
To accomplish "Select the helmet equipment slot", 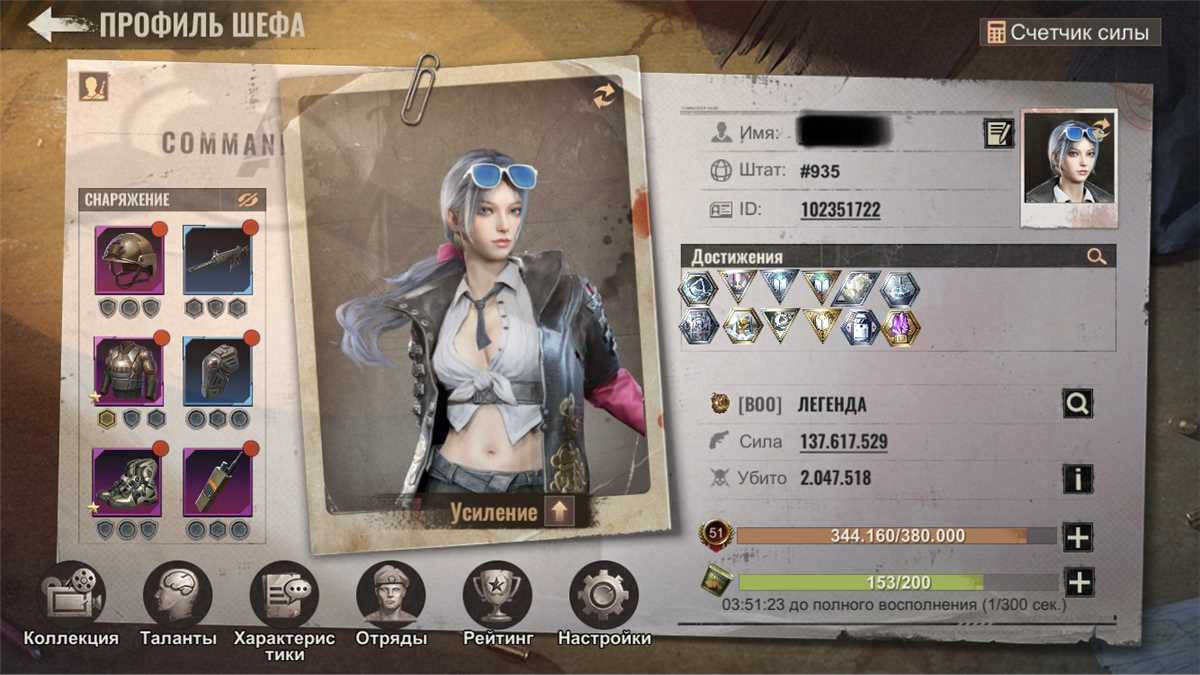I will [x=129, y=260].
